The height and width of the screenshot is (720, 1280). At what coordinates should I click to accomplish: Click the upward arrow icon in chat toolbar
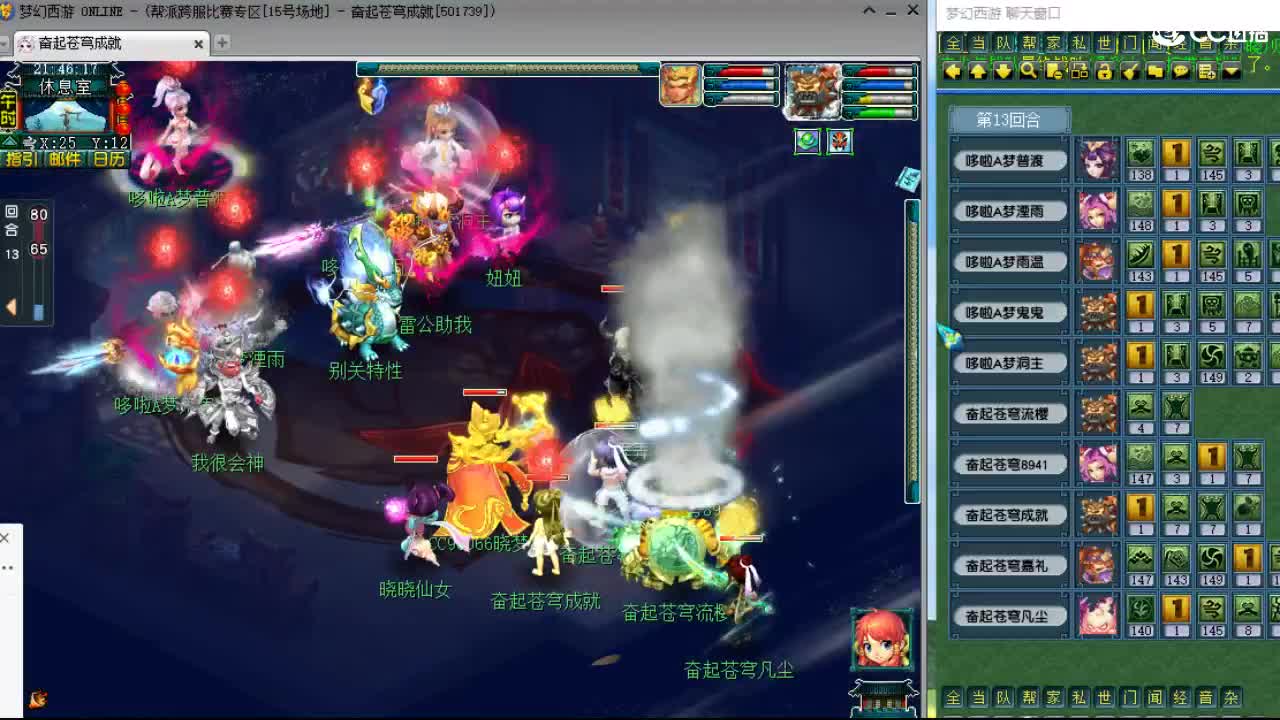(978, 72)
